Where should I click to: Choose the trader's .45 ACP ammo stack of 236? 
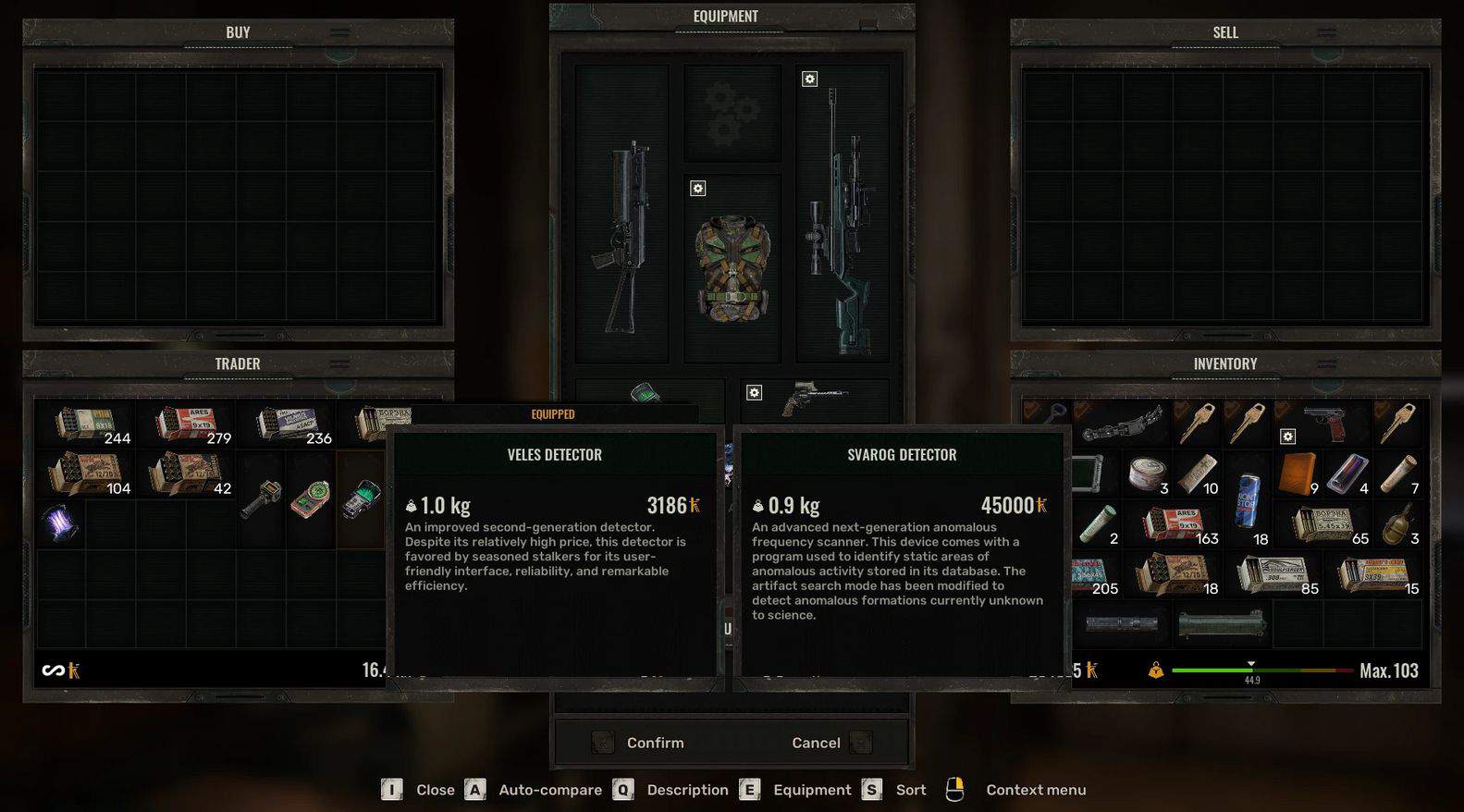287,424
